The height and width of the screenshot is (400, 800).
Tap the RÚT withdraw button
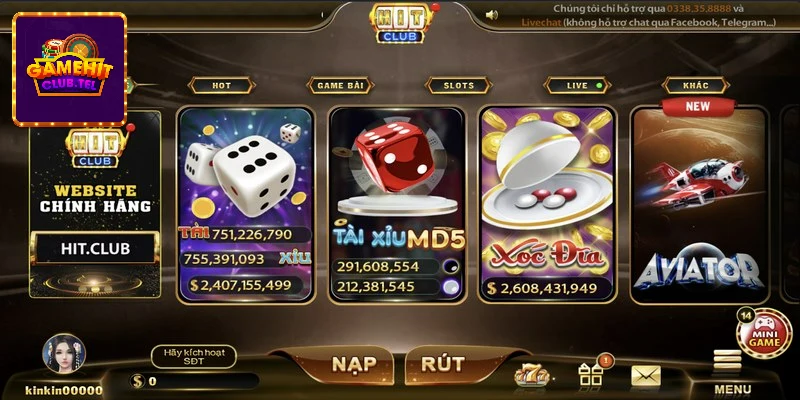[442, 363]
